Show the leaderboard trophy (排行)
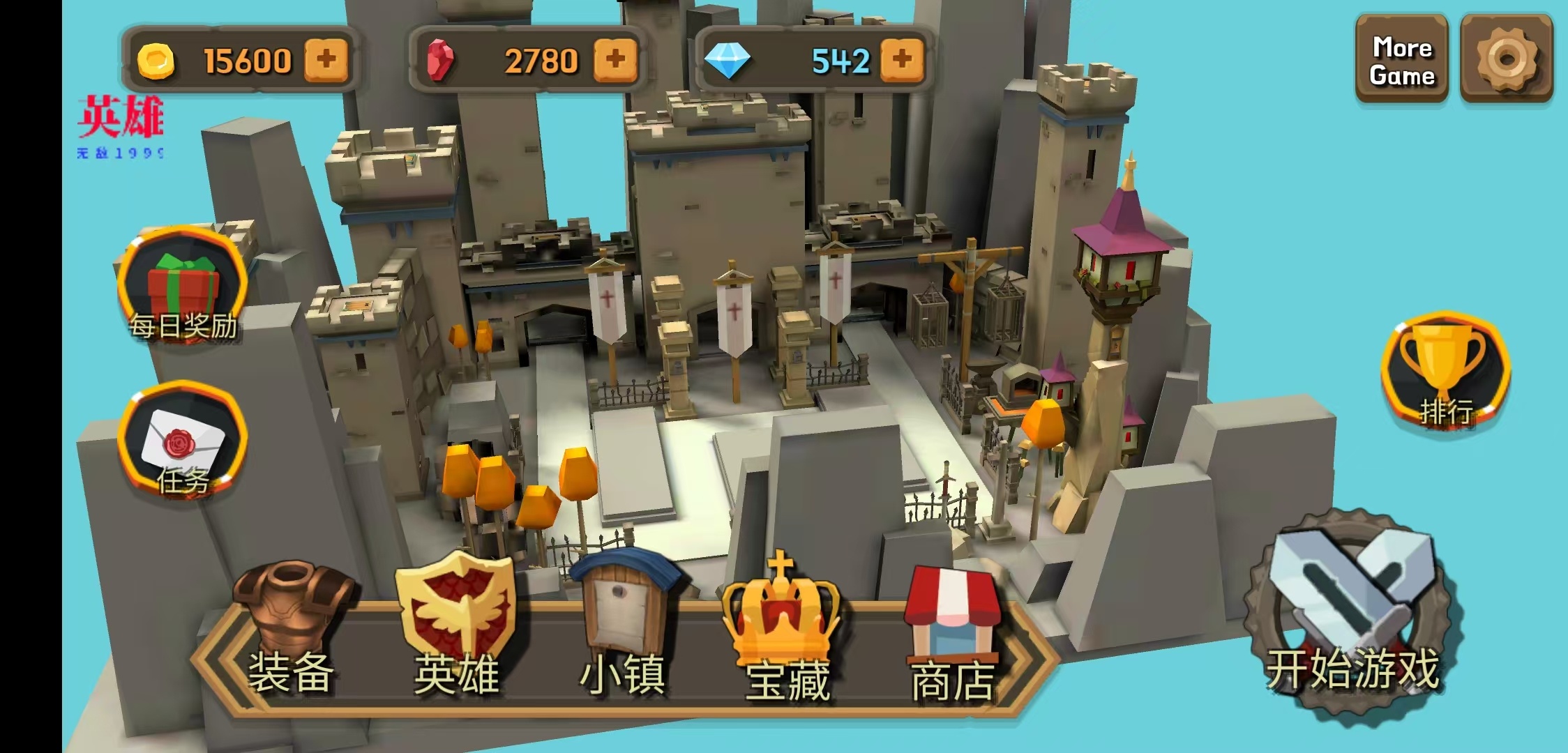 click(x=1445, y=373)
